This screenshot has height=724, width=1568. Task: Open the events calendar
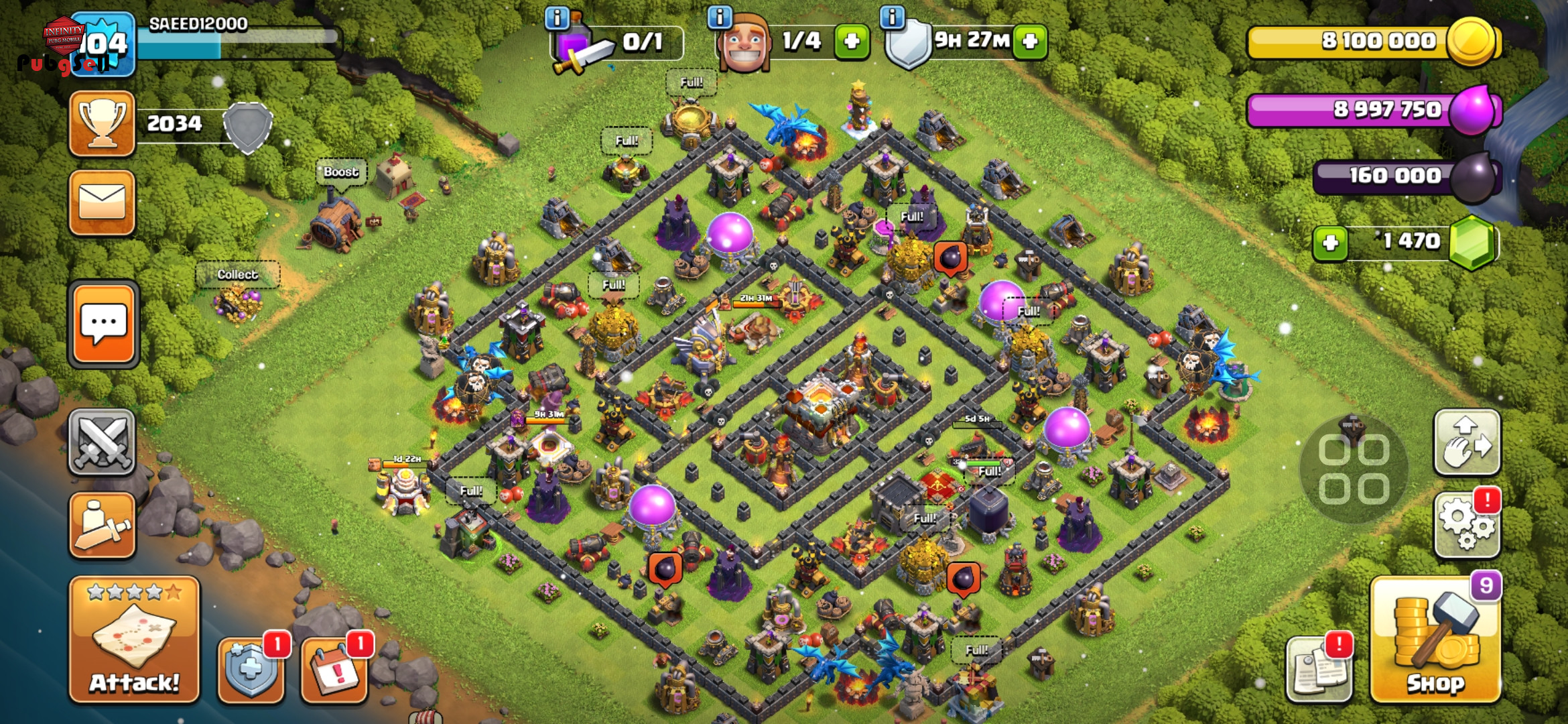[x=334, y=668]
